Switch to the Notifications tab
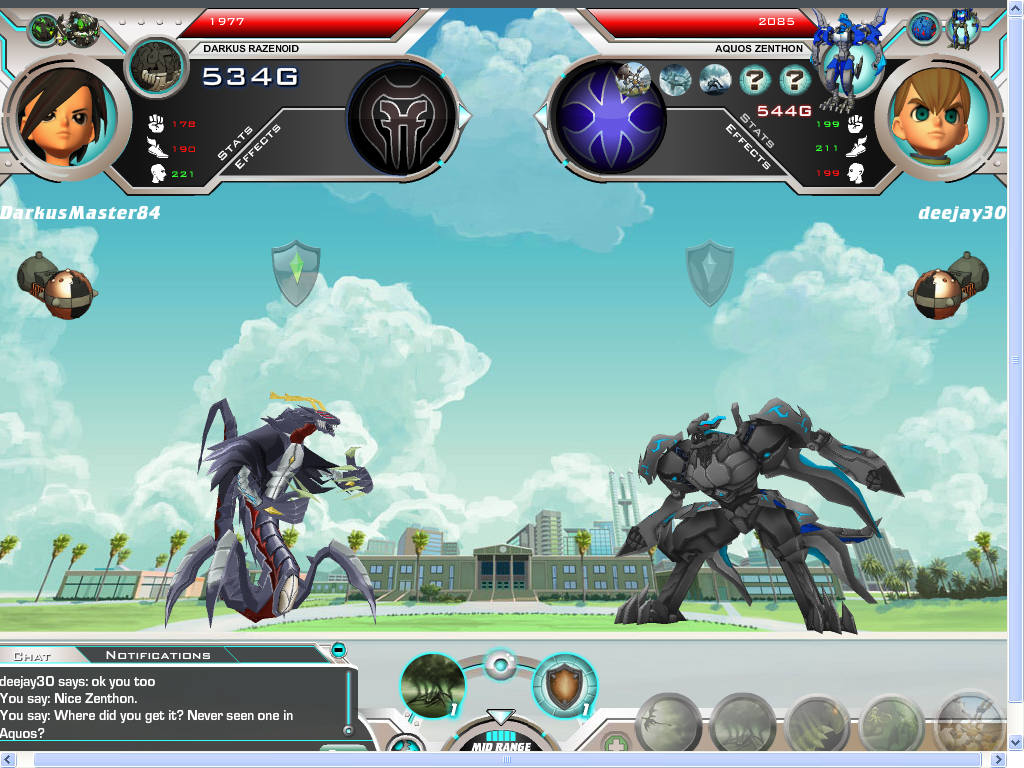 tap(158, 655)
